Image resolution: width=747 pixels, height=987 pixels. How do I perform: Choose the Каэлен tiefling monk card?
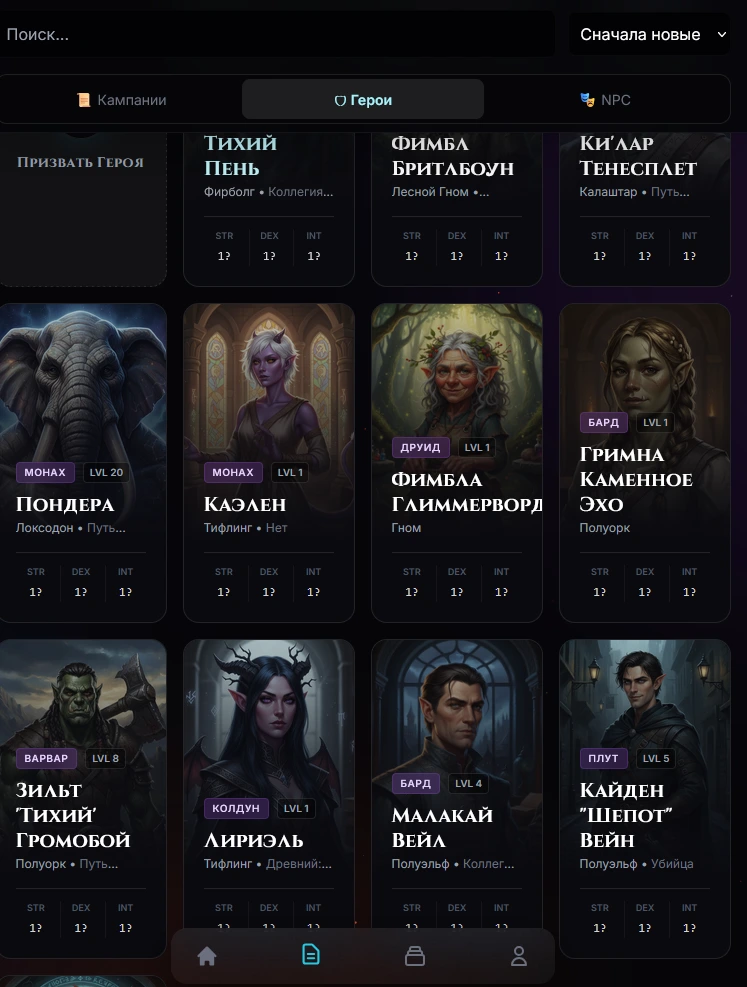click(269, 460)
